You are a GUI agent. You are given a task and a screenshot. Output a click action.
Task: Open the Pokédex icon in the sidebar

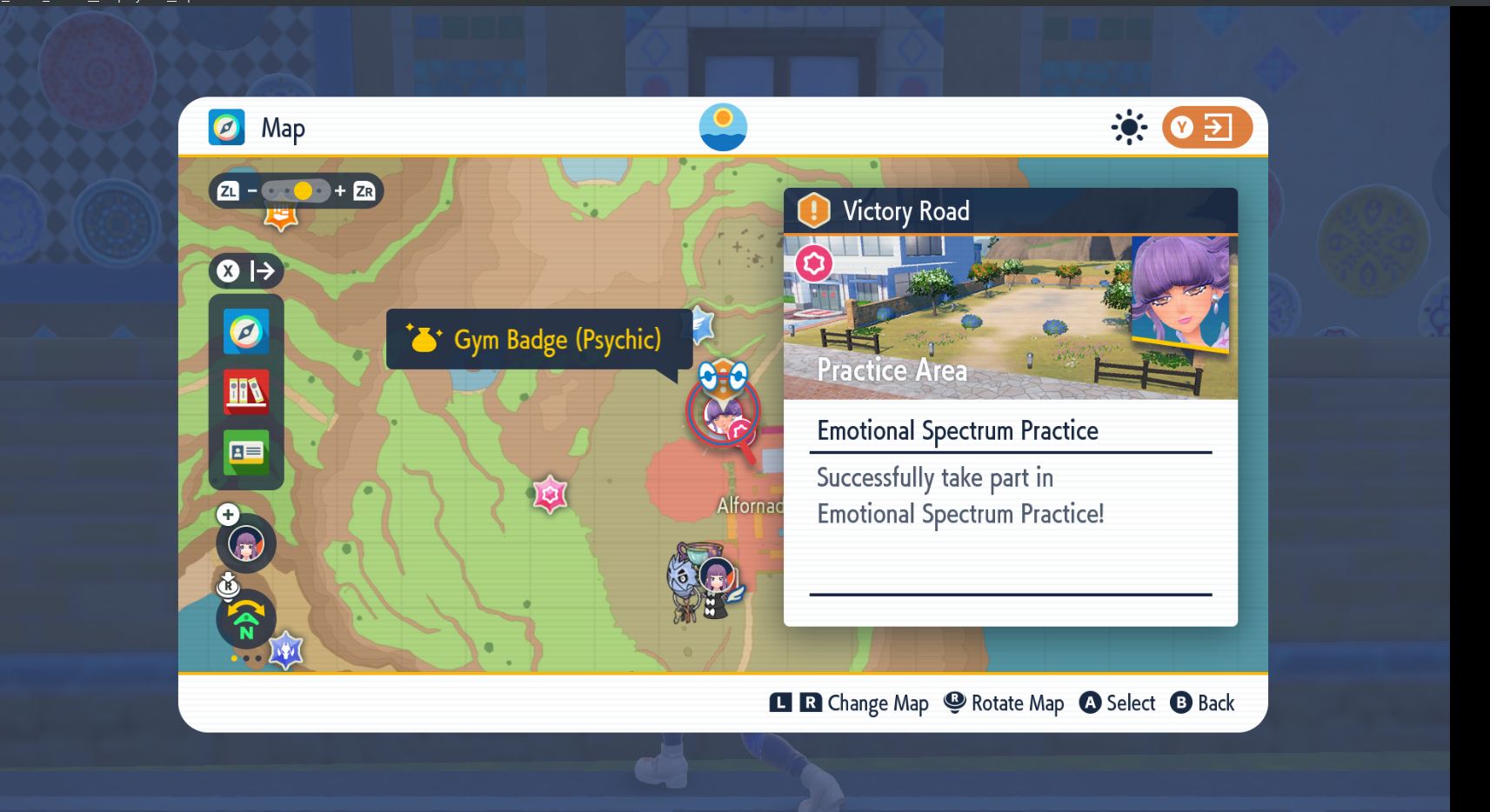click(246, 391)
